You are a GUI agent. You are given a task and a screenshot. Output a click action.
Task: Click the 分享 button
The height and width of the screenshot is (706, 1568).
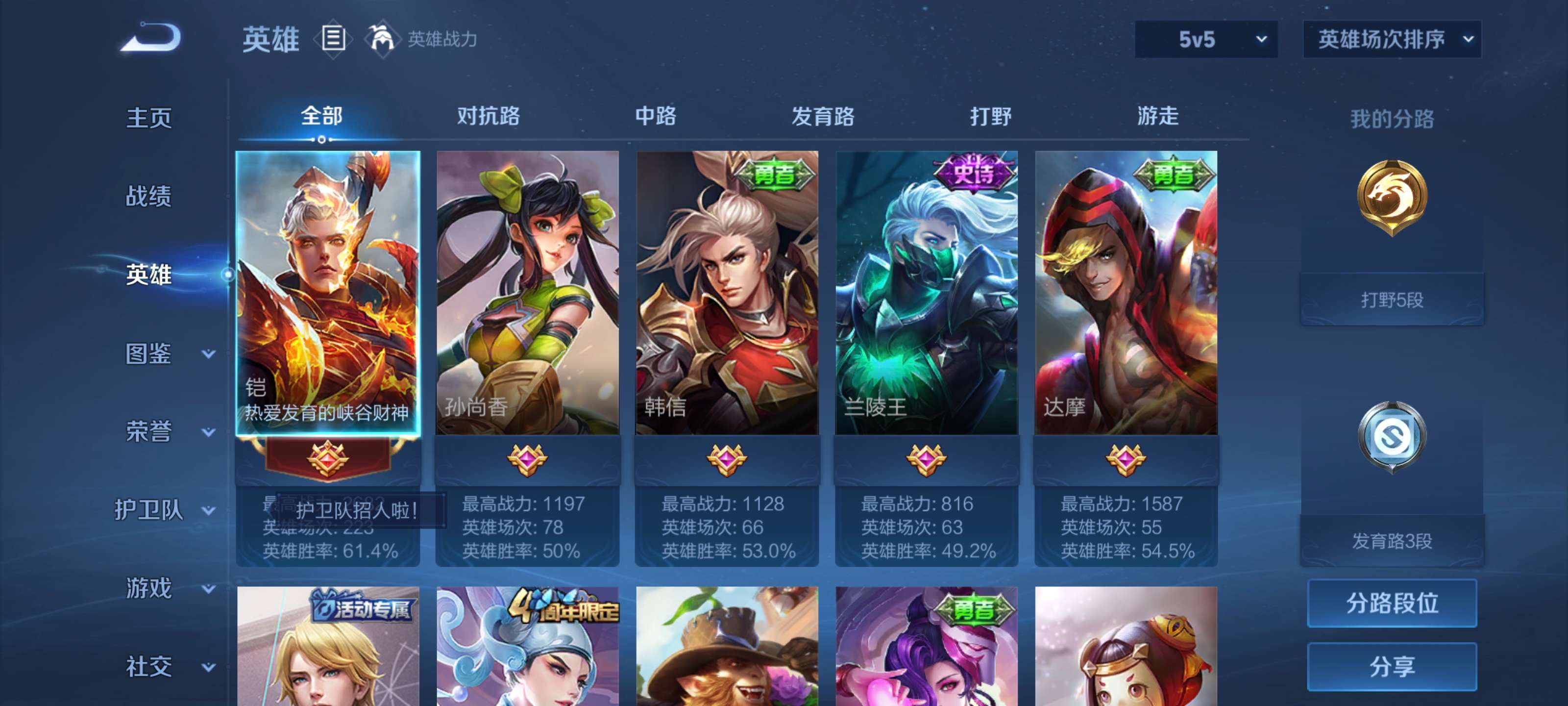1393,667
